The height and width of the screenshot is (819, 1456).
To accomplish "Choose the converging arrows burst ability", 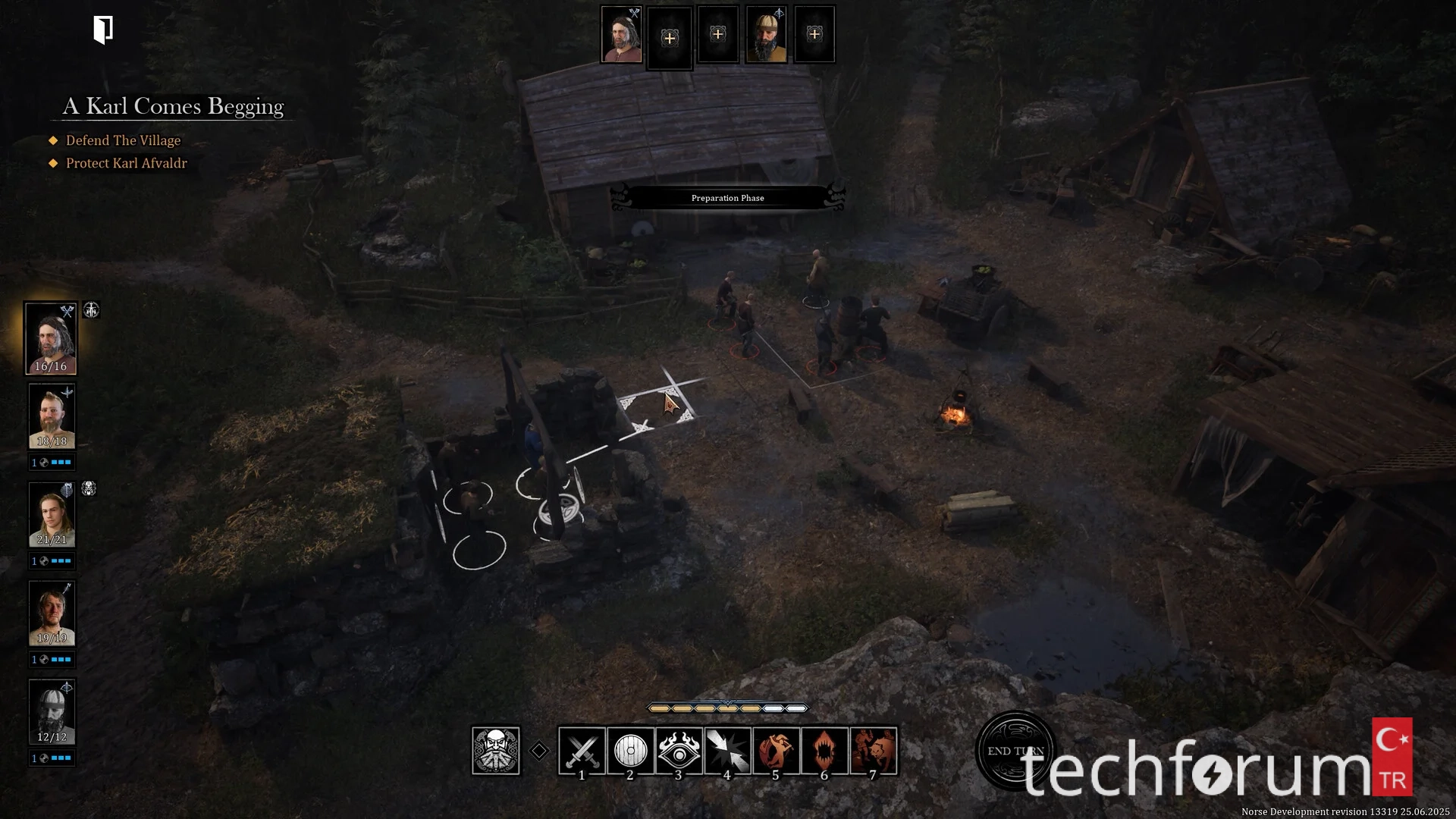I will click(x=727, y=751).
